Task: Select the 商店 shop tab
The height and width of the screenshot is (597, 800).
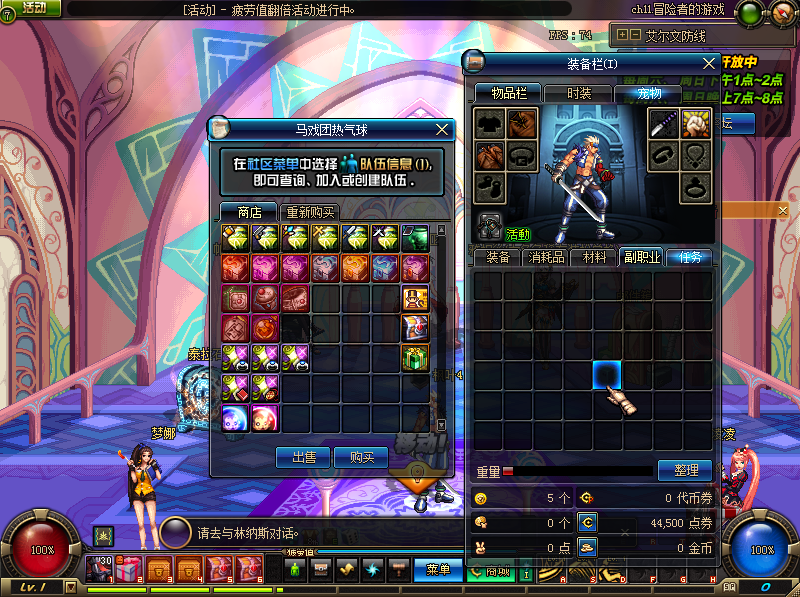Action: (x=249, y=212)
